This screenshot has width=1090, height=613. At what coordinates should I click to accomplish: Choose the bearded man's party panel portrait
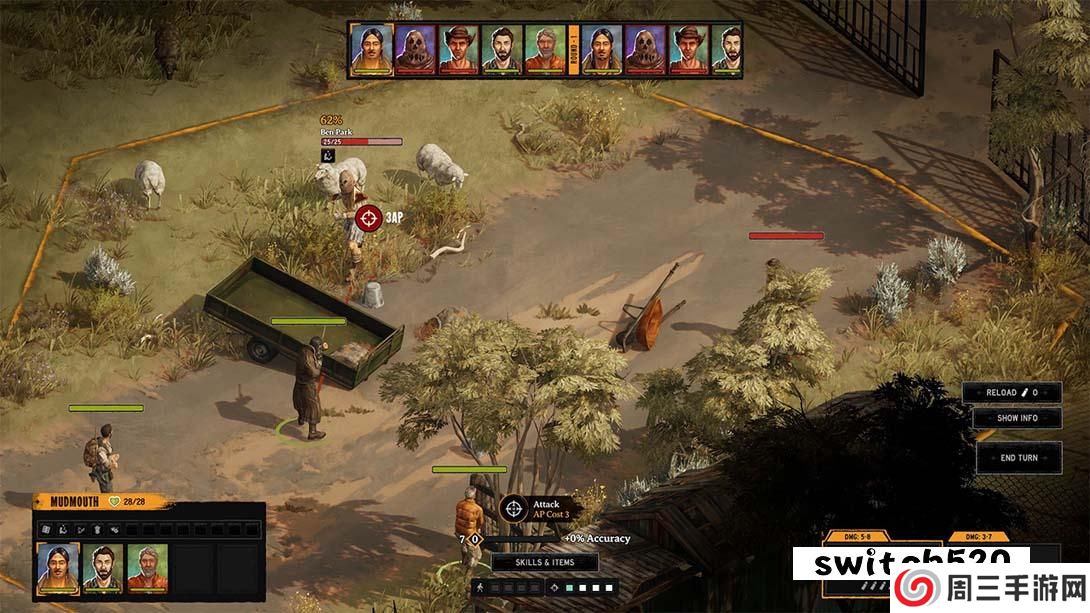[102, 568]
